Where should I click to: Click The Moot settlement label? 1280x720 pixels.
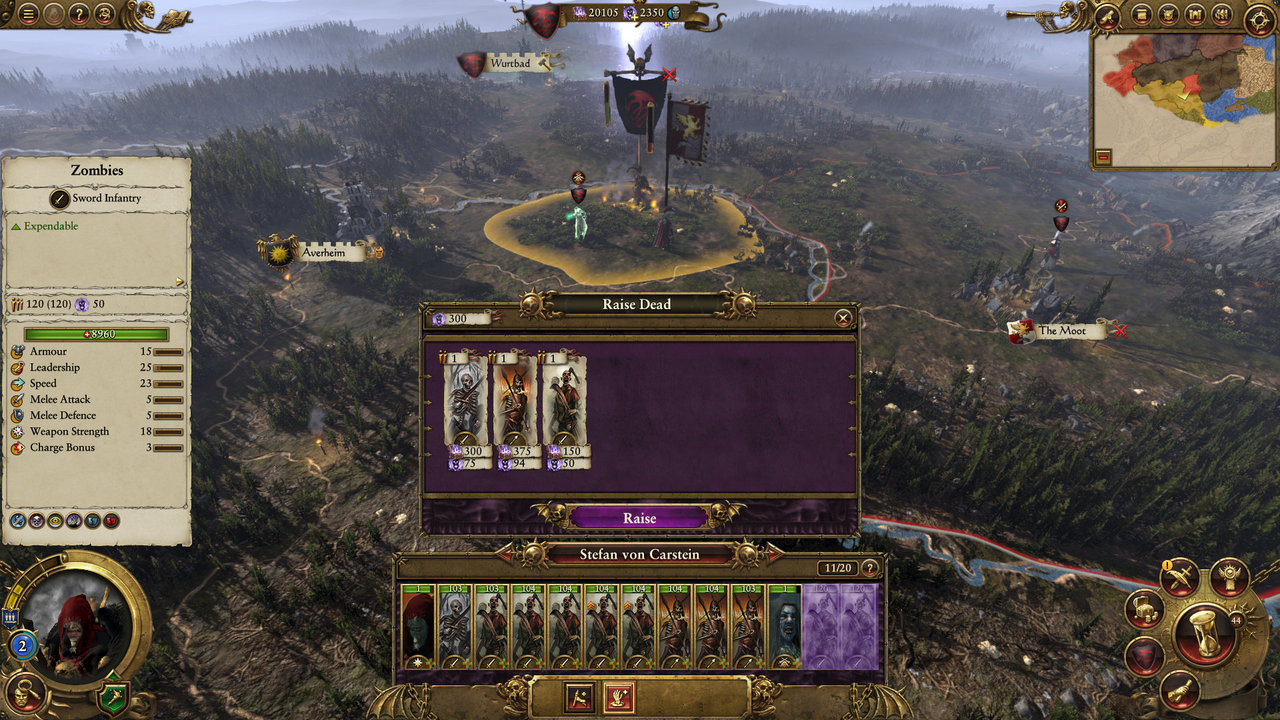[1061, 330]
